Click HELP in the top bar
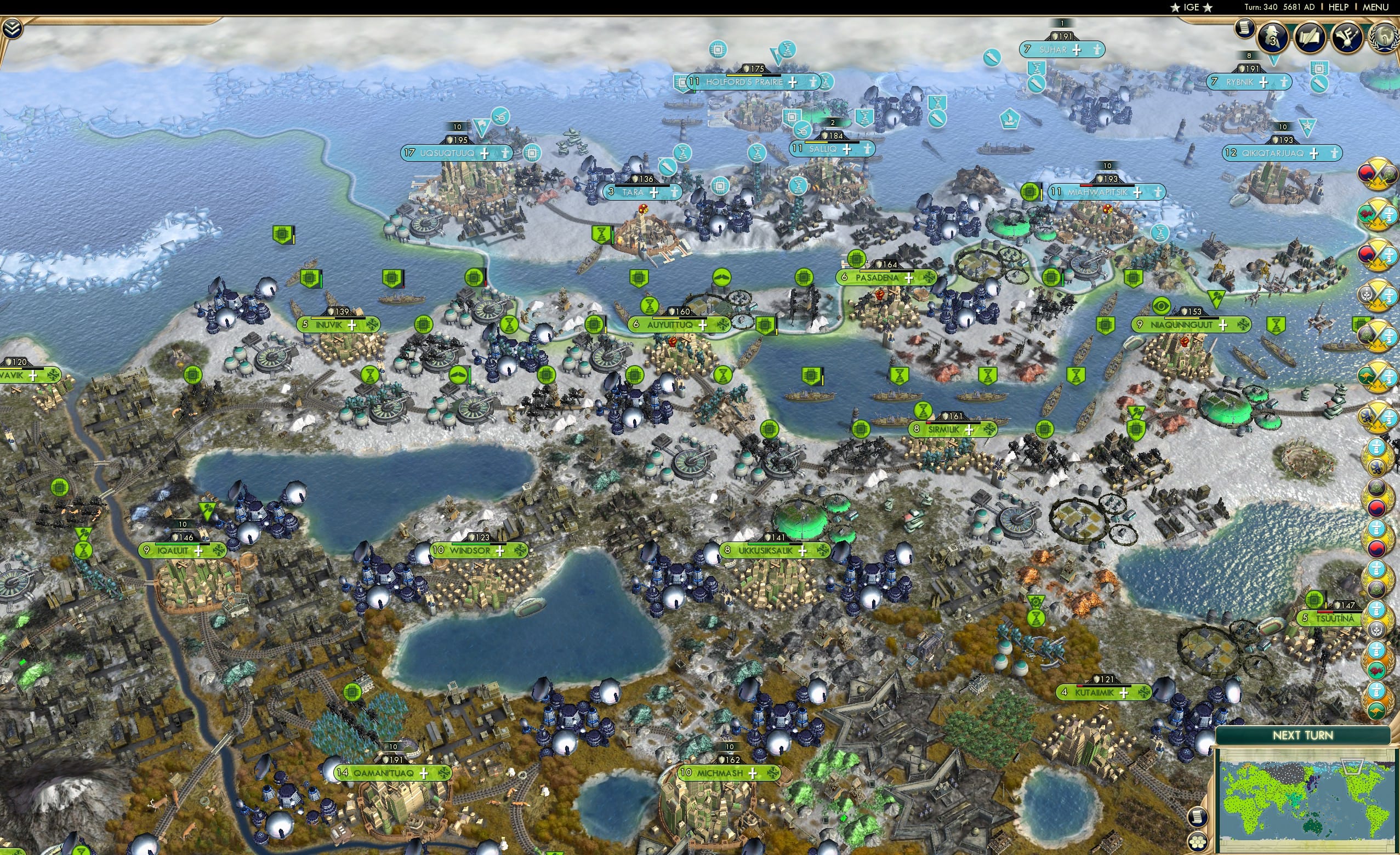Image resolution: width=1400 pixels, height=855 pixels. (1339, 7)
